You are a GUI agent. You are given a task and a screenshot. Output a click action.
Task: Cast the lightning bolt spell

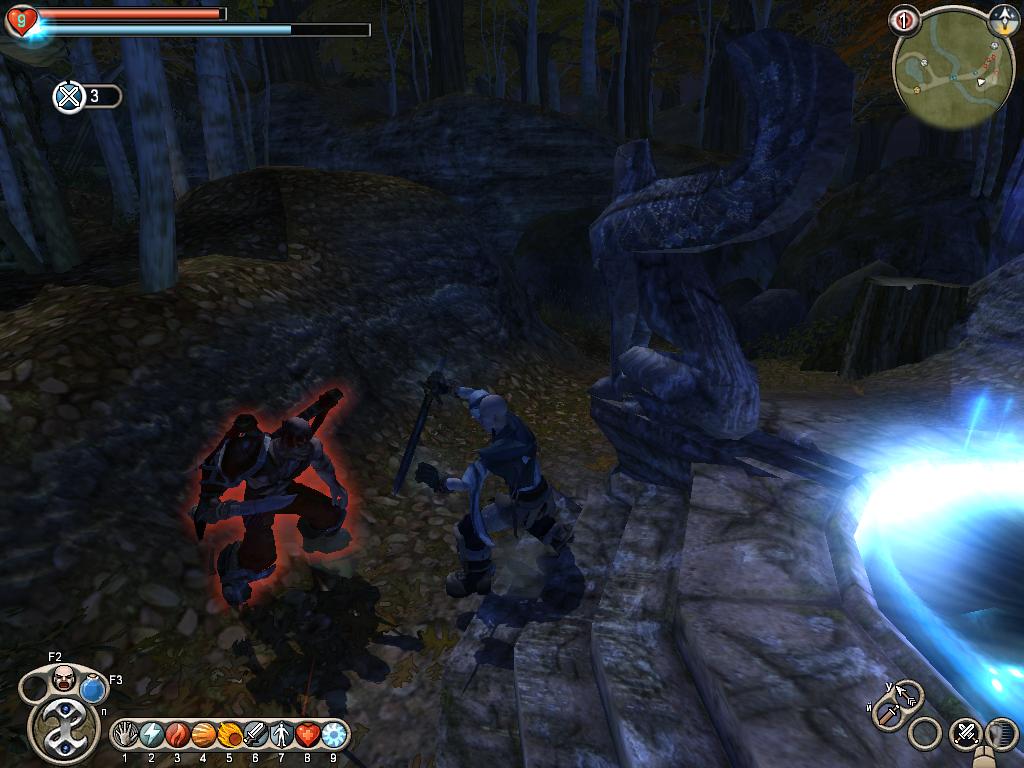tap(151, 735)
